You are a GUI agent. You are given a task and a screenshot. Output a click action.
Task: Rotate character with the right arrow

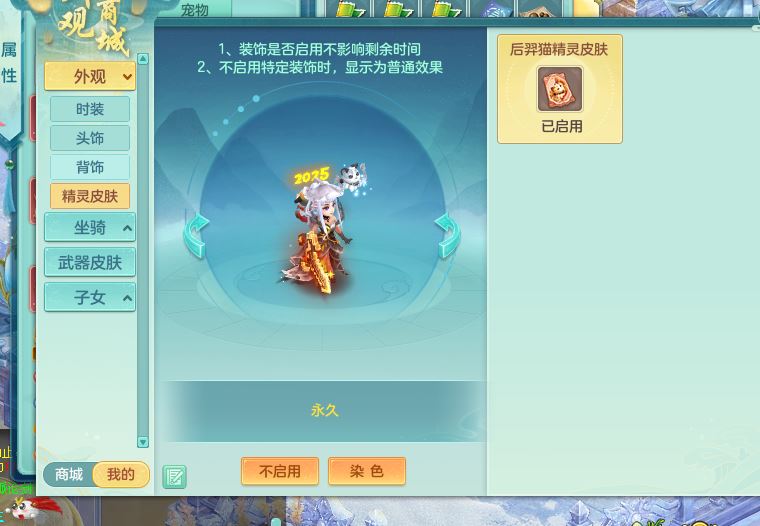pos(447,236)
